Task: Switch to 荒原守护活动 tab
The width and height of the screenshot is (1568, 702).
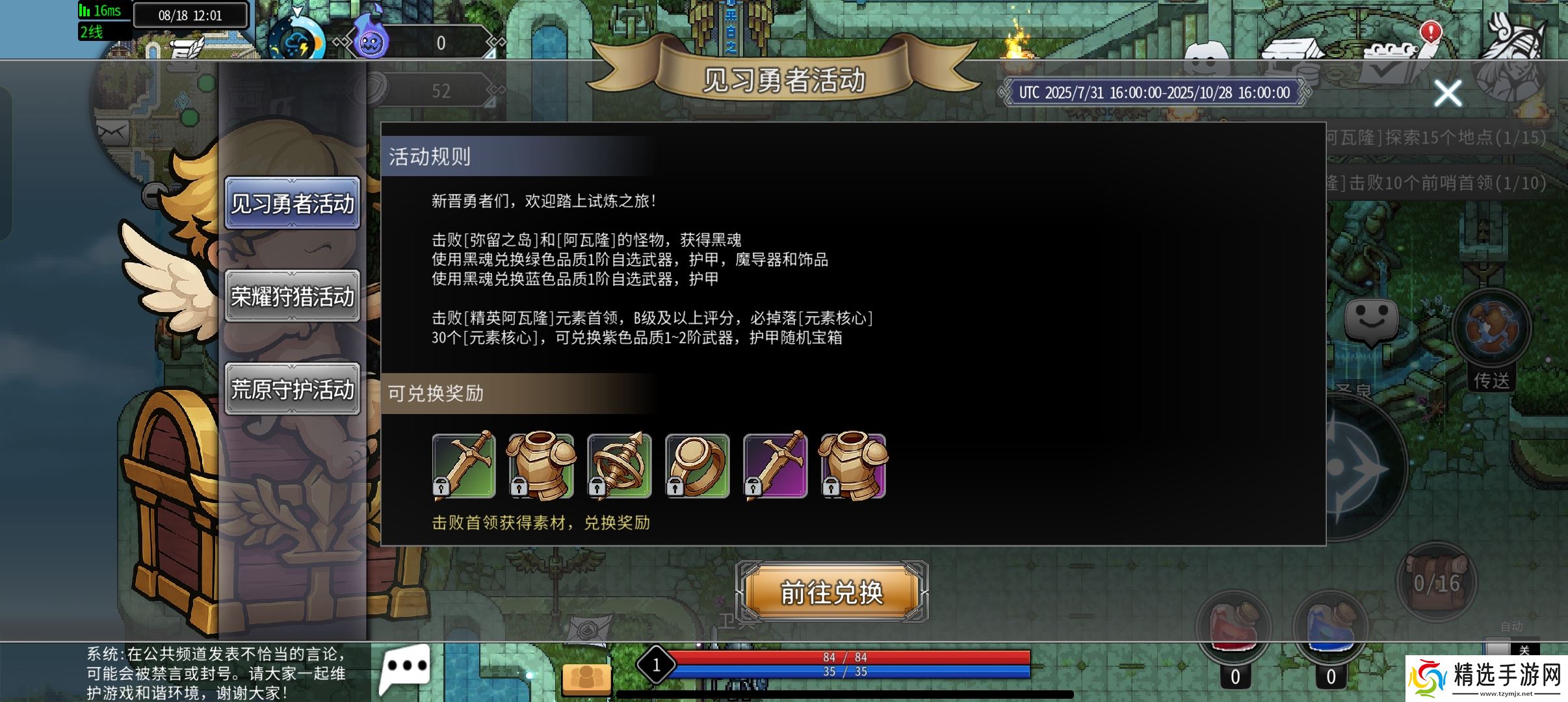Action: (293, 390)
